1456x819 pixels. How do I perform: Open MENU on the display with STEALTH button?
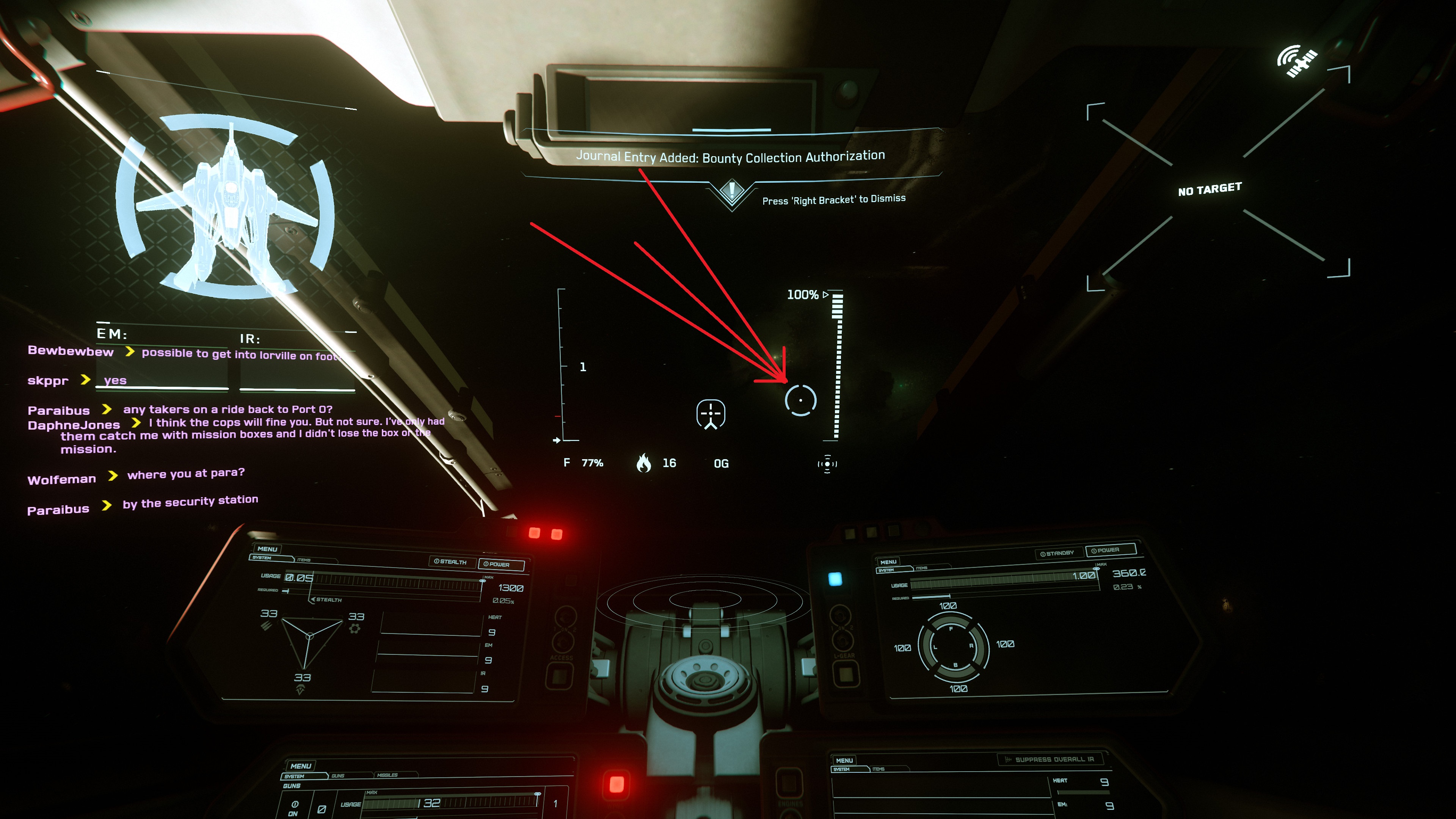[267, 549]
